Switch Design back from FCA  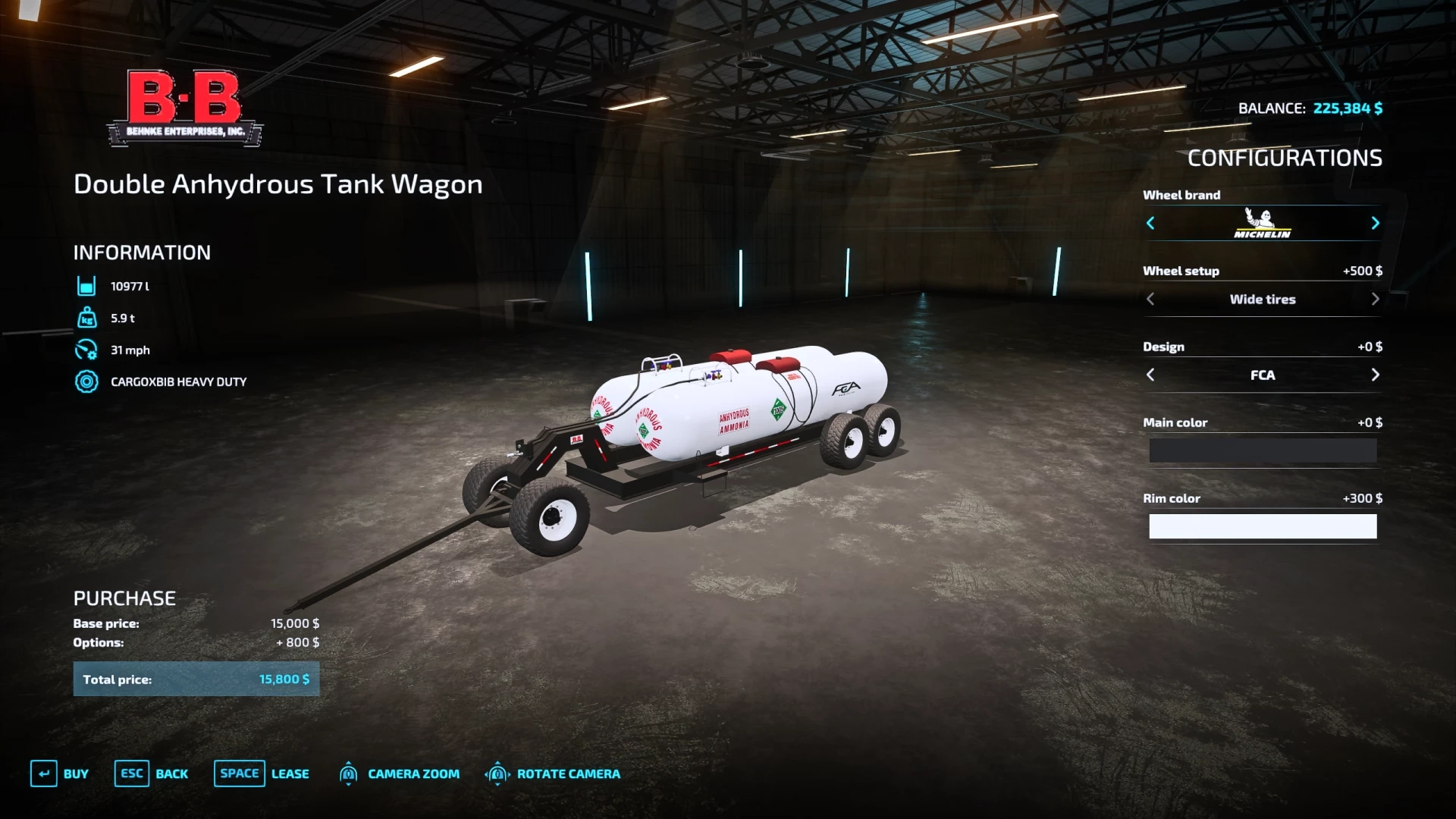pyautogui.click(x=1151, y=375)
